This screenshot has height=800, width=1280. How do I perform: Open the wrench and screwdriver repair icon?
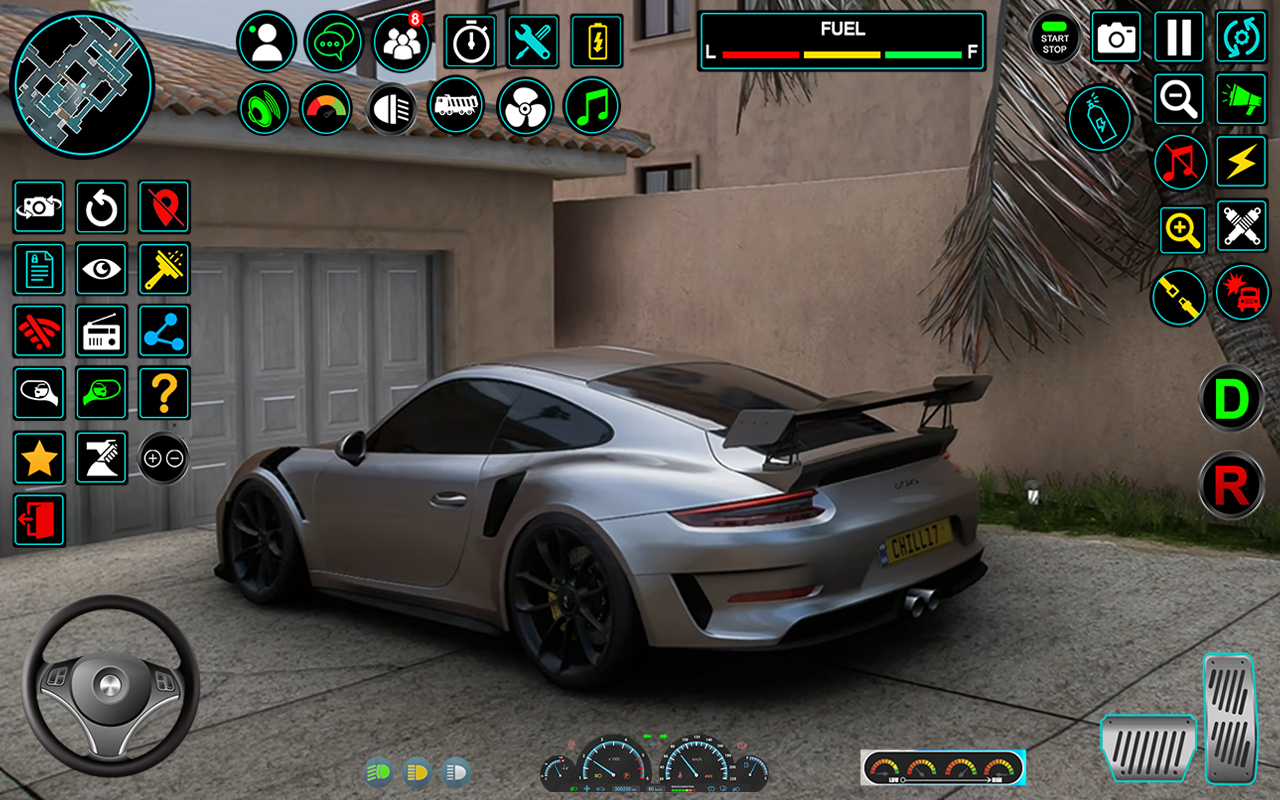point(533,42)
